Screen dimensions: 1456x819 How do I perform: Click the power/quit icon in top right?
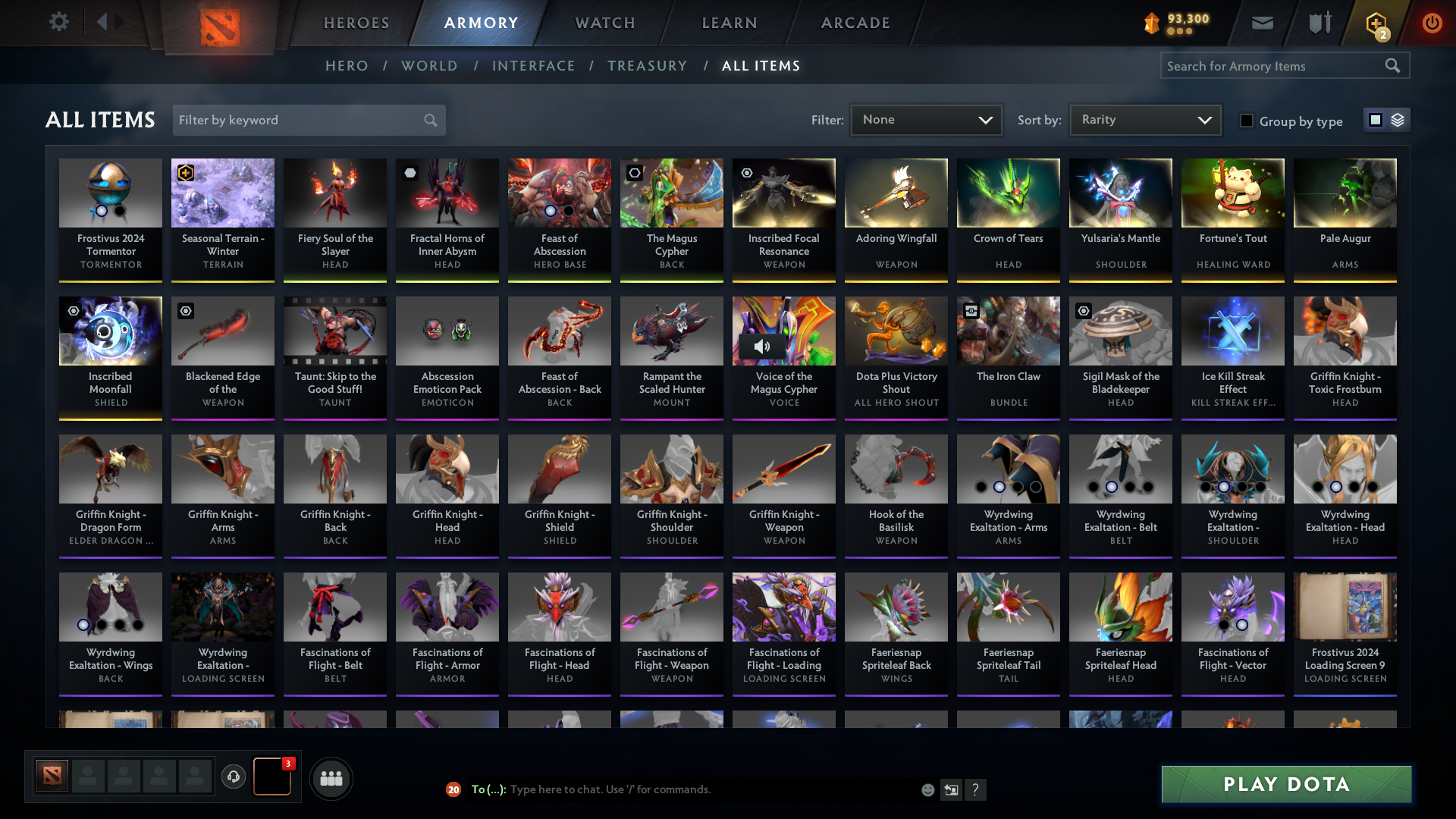click(x=1432, y=23)
